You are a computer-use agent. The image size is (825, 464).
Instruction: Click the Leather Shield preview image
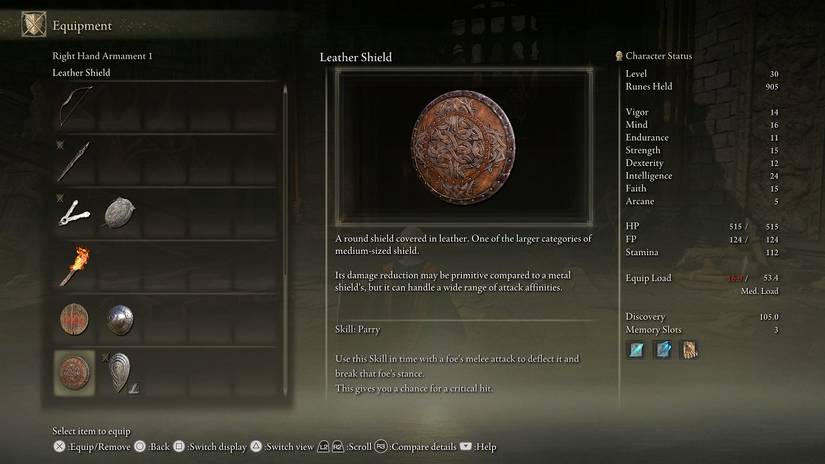462,147
